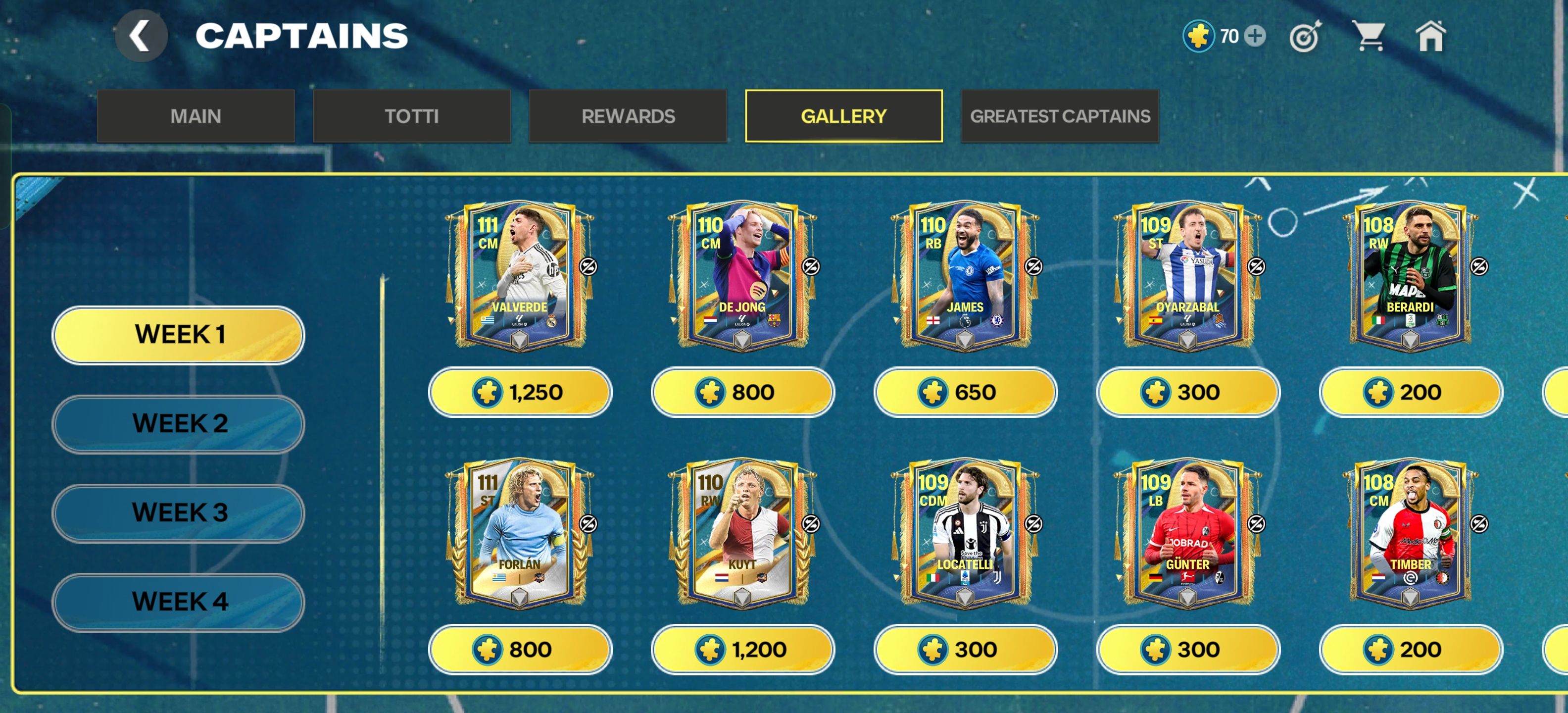Select the Gallery tab

[843, 116]
